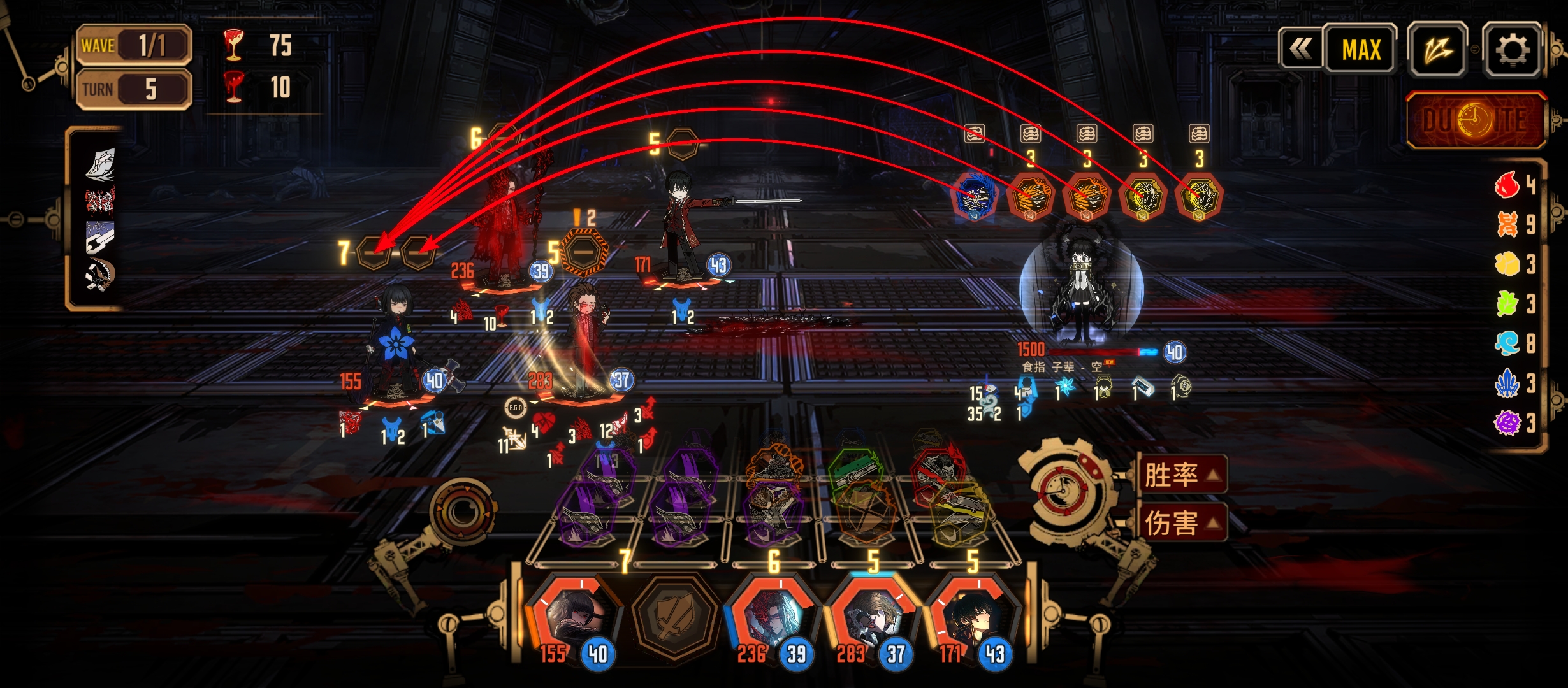Toggle the golden branching arrows button
Screen dimensions: 1568x688
[x=1438, y=50]
